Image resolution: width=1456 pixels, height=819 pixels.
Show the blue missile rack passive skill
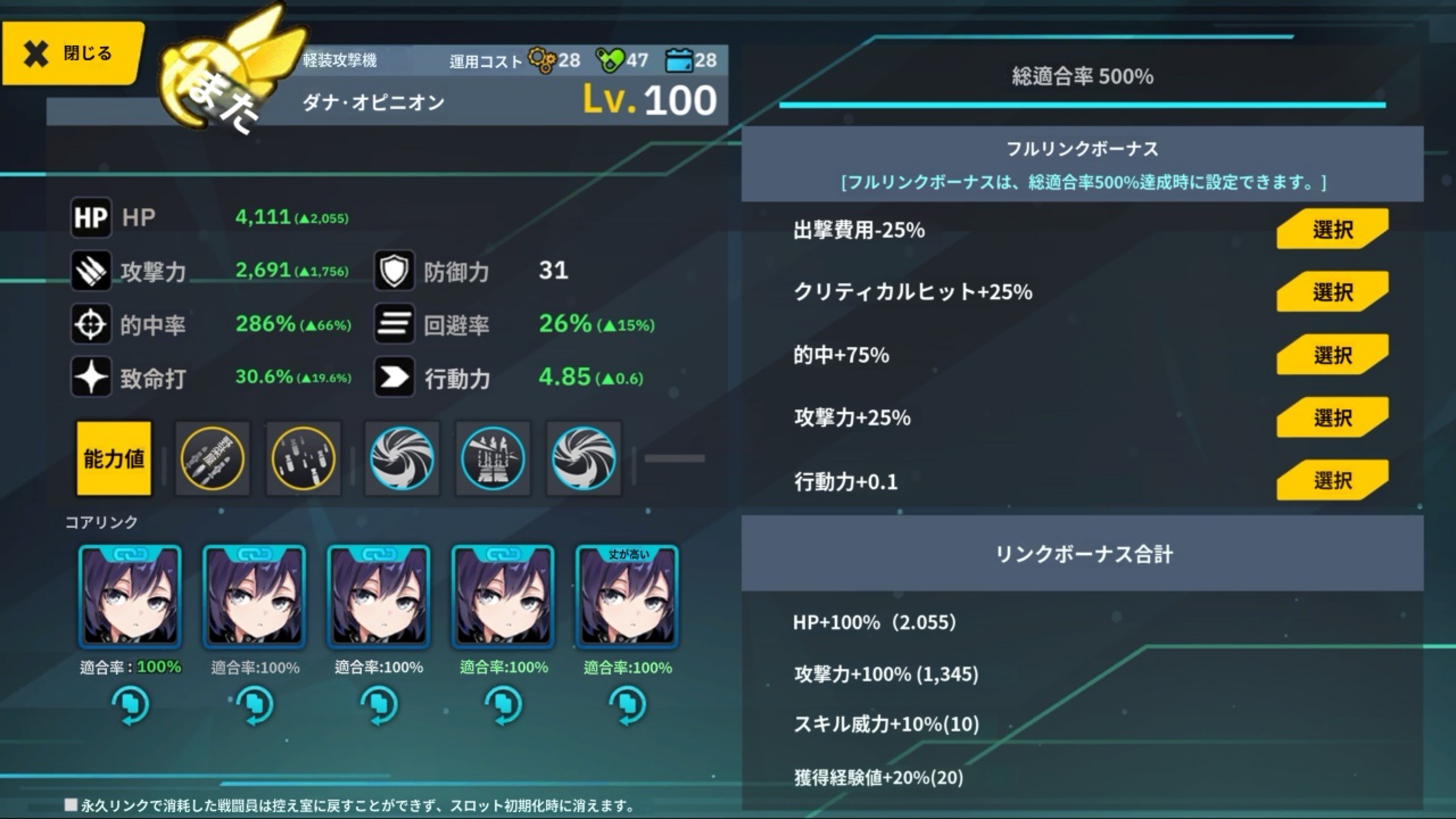tap(493, 458)
